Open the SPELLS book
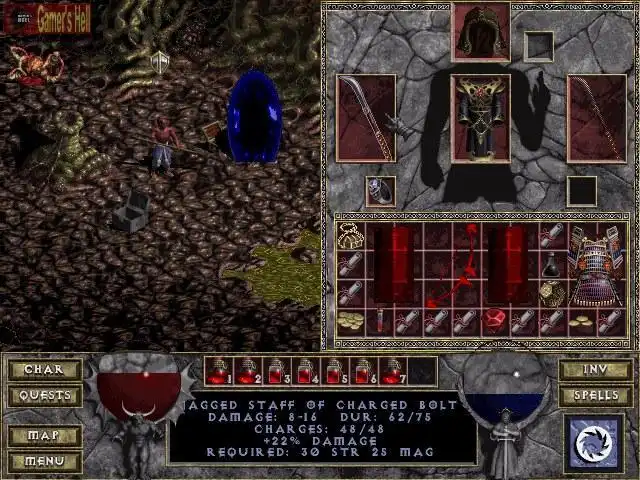 tap(594, 395)
